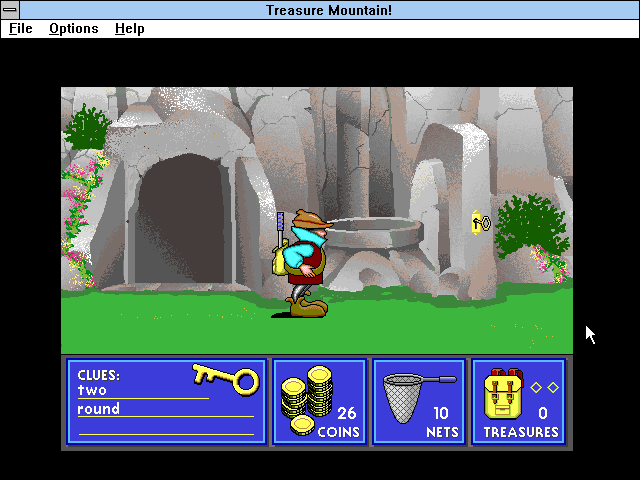The image size is (640, 480).
Task: Open the Options menu
Action: tap(74, 29)
